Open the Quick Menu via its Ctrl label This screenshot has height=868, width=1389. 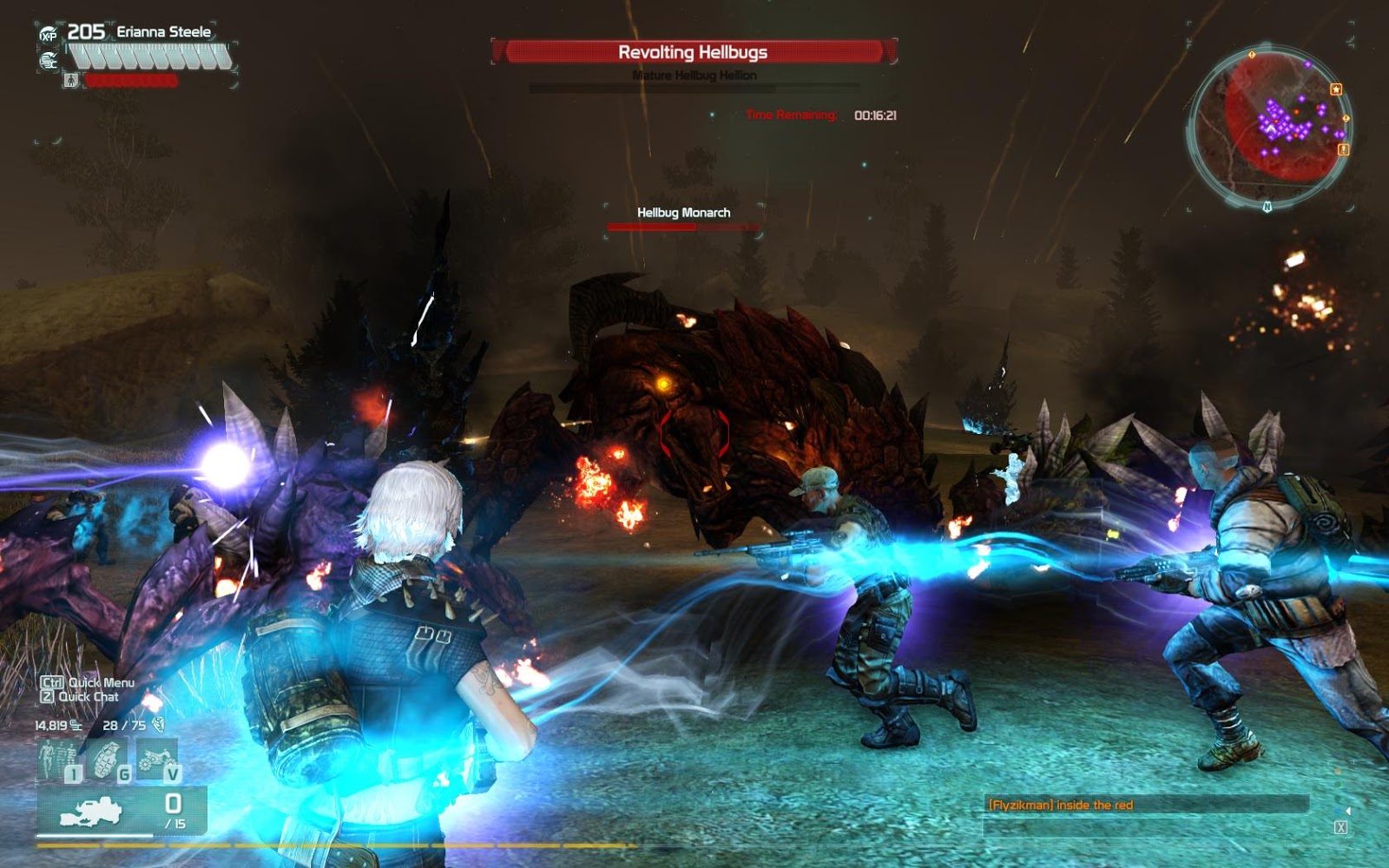52,682
